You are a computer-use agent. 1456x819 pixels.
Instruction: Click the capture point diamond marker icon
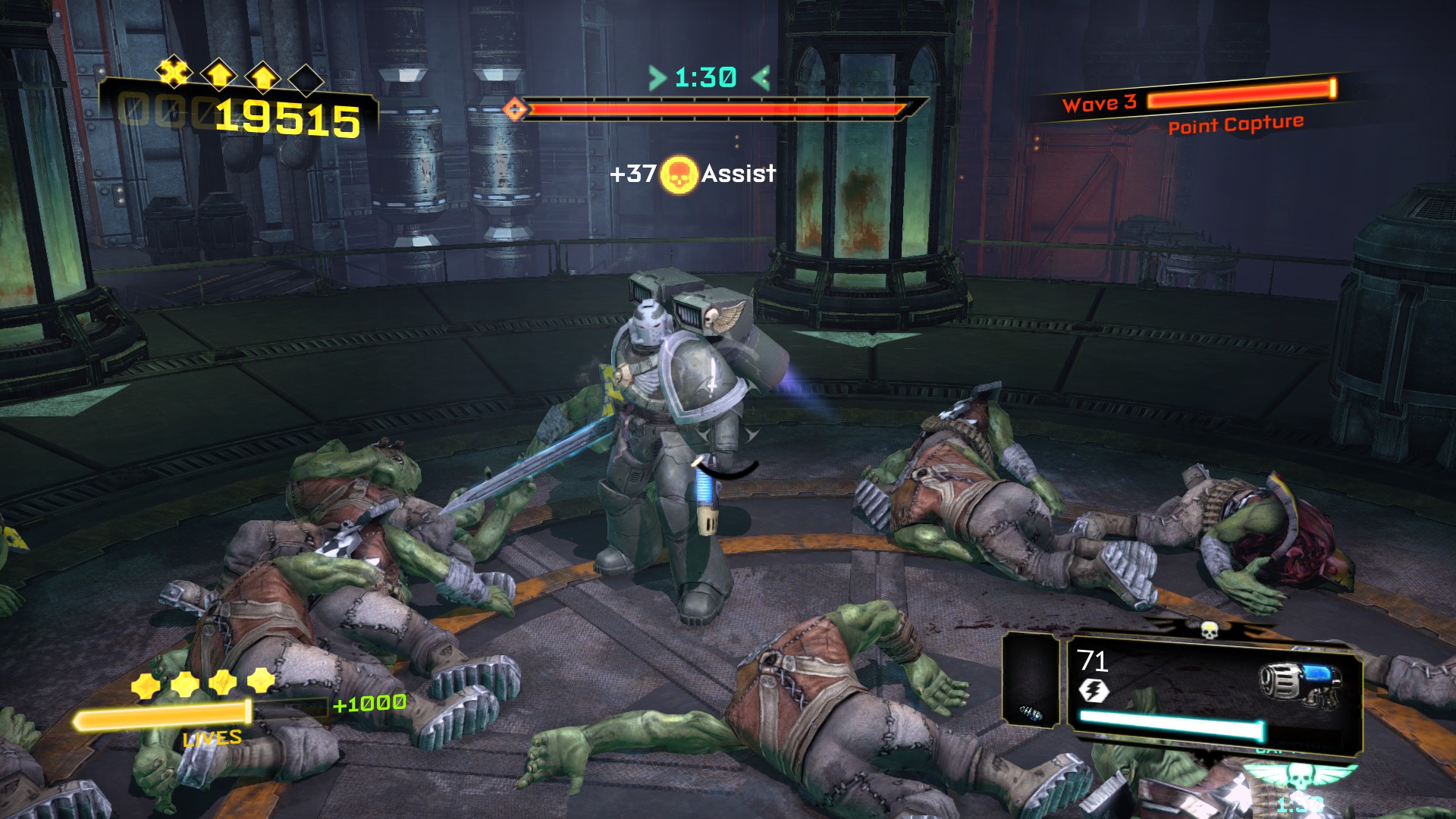click(x=516, y=110)
